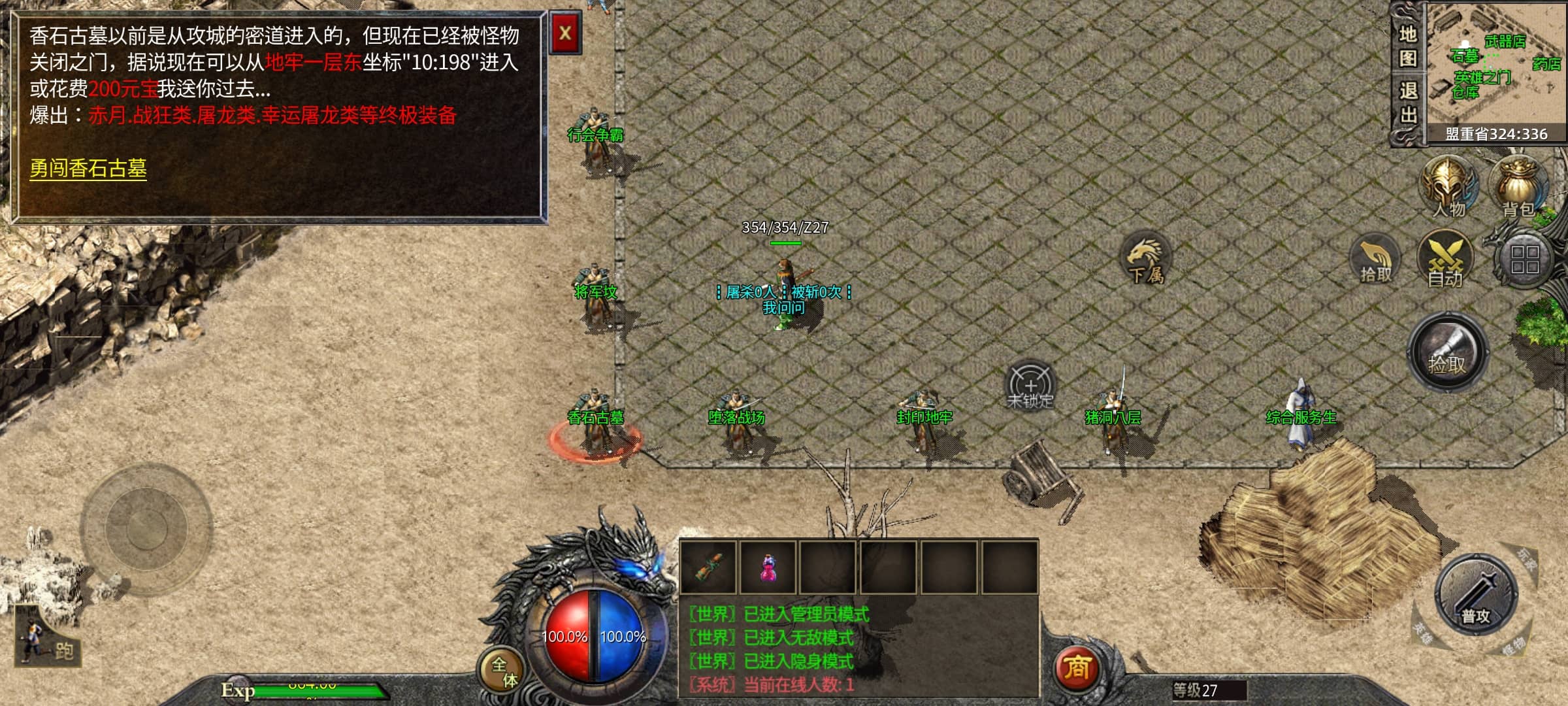Screen dimensions: 1568x706
Task: Open the 地图 map button
Action: coord(1408,46)
